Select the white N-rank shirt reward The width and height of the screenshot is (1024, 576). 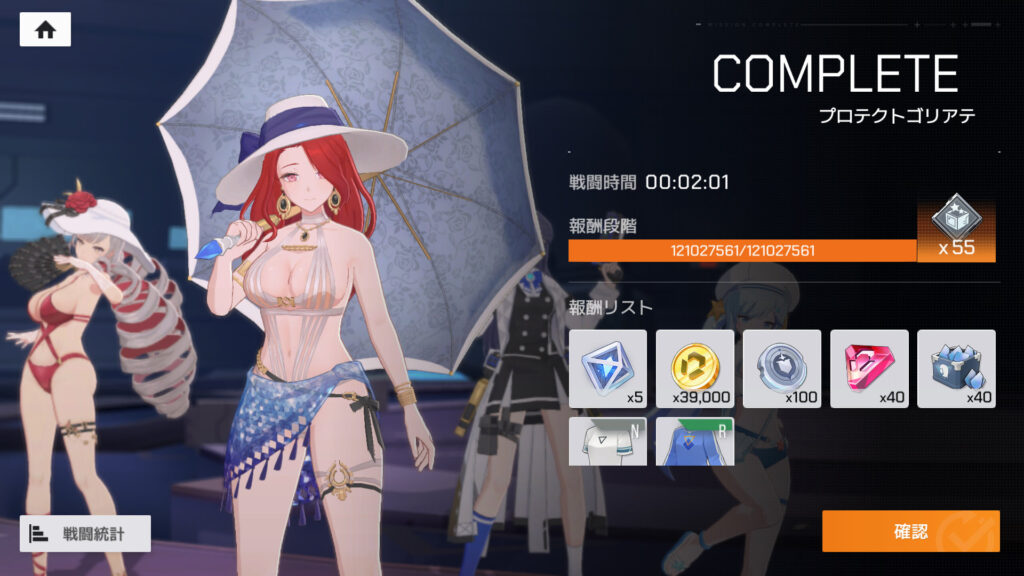coord(607,441)
